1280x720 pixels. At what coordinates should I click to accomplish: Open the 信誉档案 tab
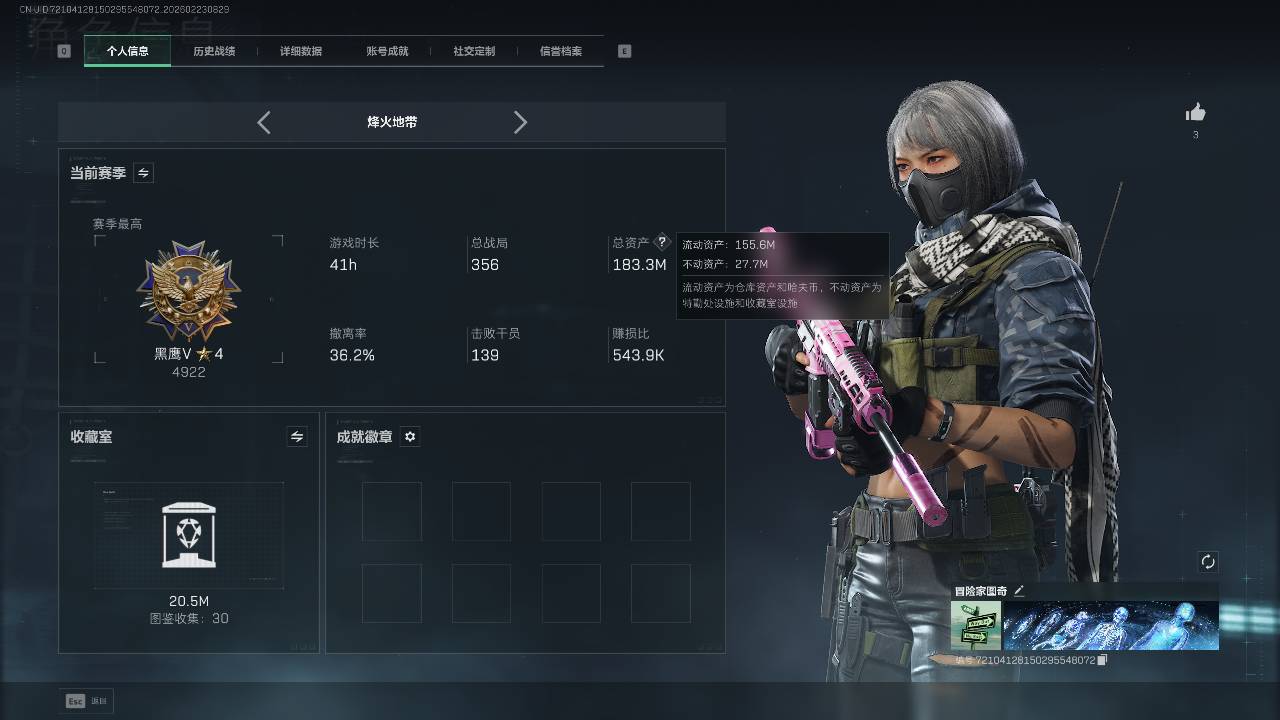point(560,51)
